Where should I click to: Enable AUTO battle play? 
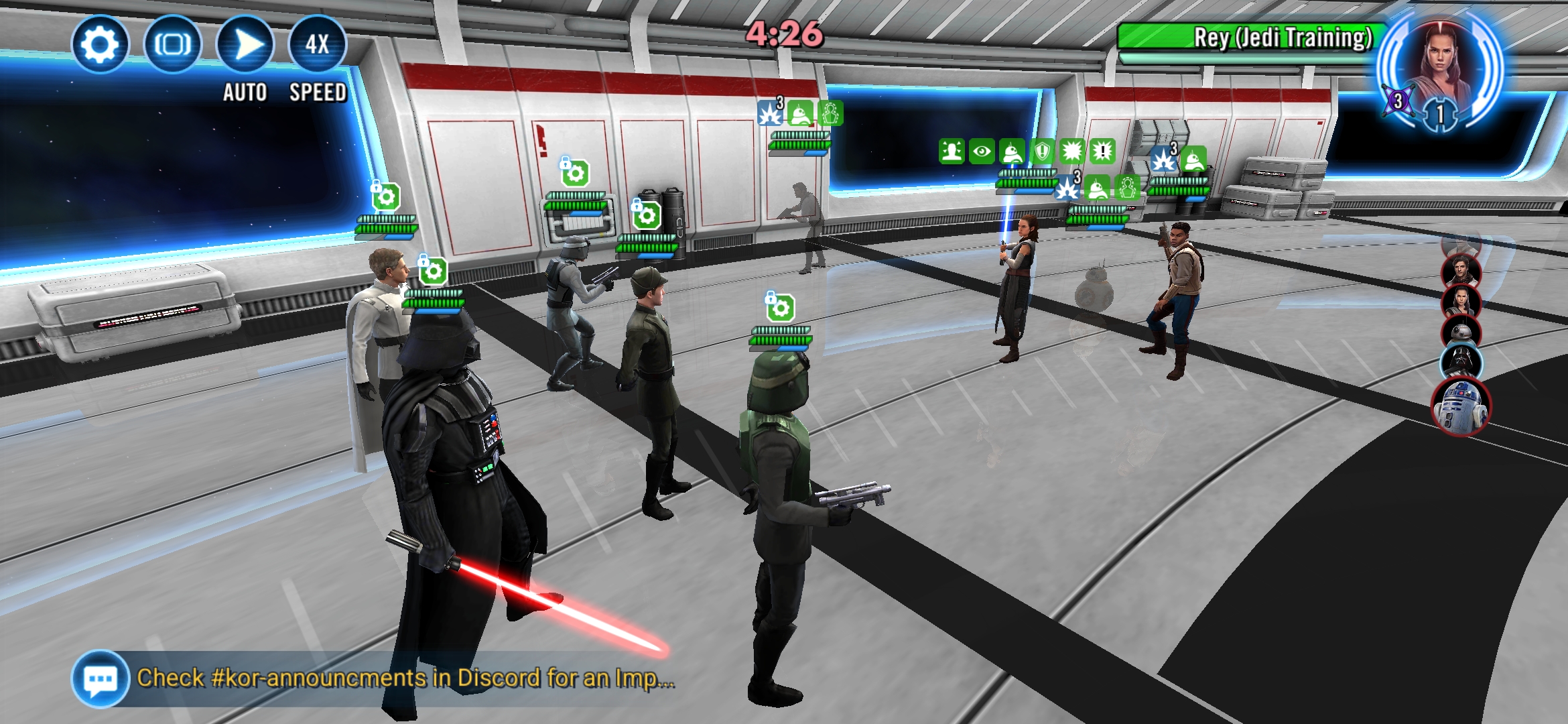(245, 46)
